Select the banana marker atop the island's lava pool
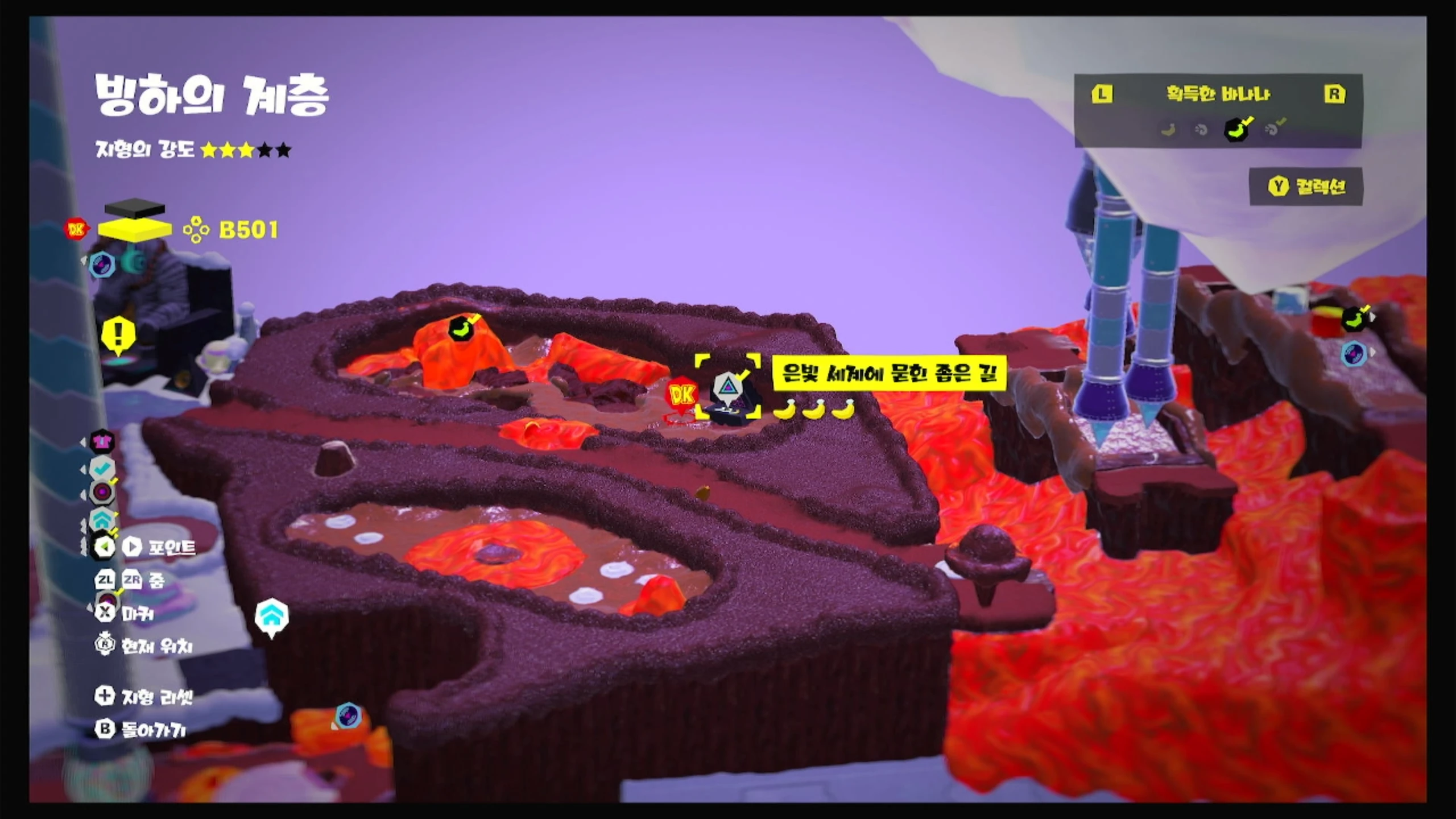This screenshot has width=1456, height=819. tap(462, 328)
